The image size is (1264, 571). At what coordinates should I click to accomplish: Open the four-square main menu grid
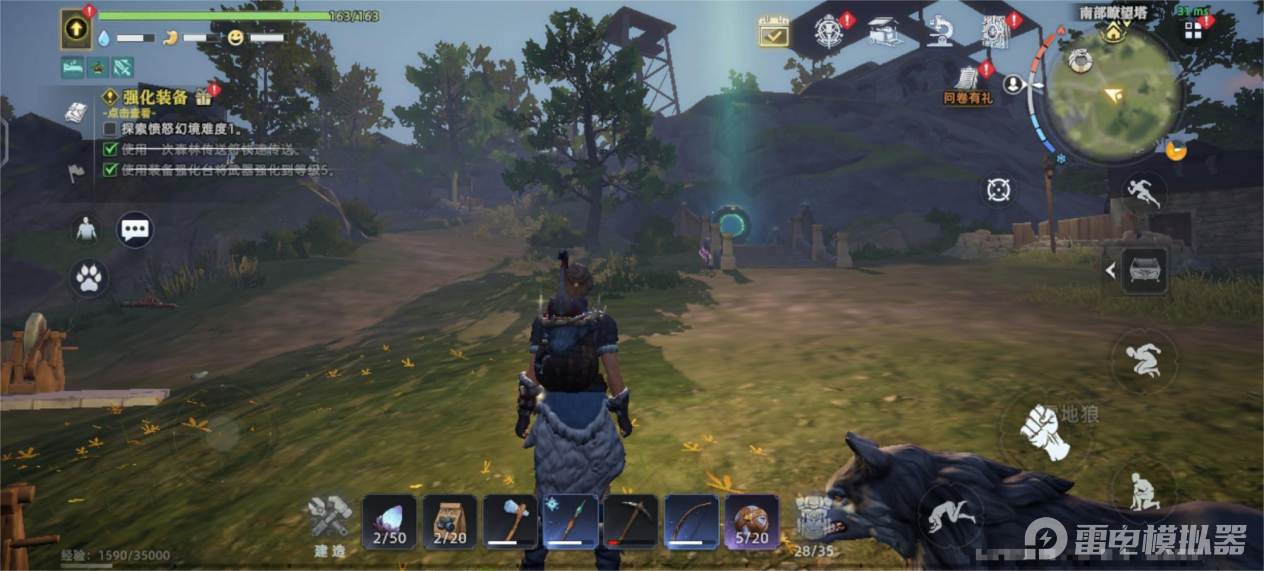click(1193, 31)
